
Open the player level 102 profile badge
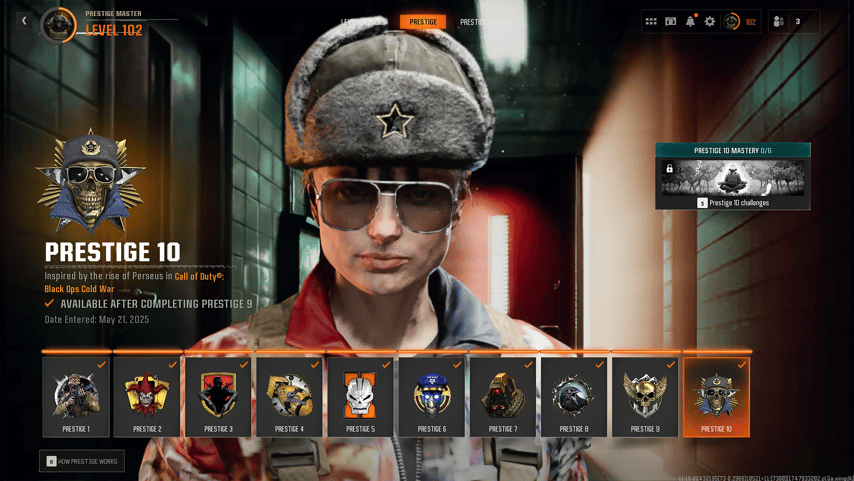coord(740,21)
